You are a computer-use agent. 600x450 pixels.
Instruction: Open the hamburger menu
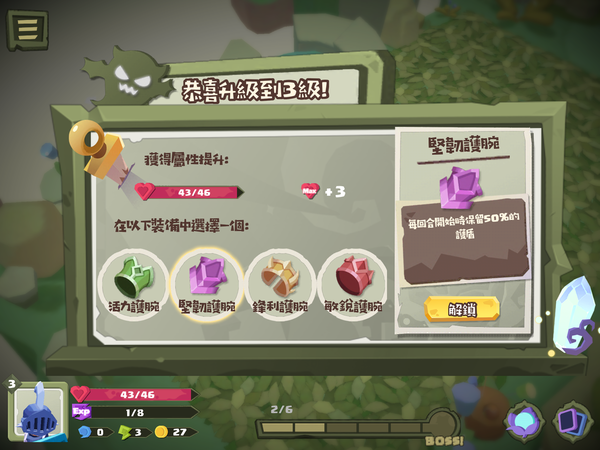(x=27, y=28)
